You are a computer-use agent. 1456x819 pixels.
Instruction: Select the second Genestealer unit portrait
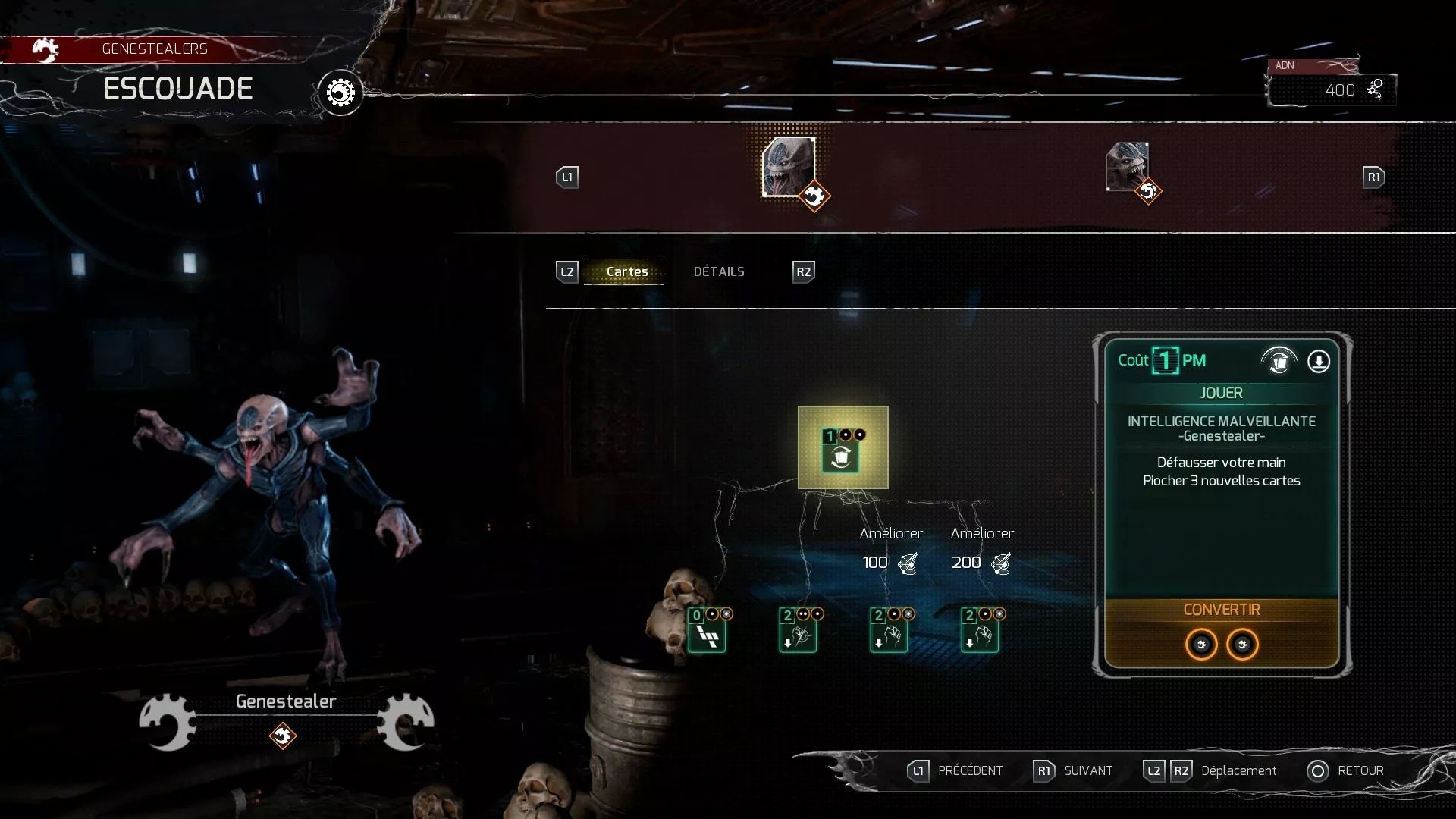pyautogui.click(x=1126, y=167)
